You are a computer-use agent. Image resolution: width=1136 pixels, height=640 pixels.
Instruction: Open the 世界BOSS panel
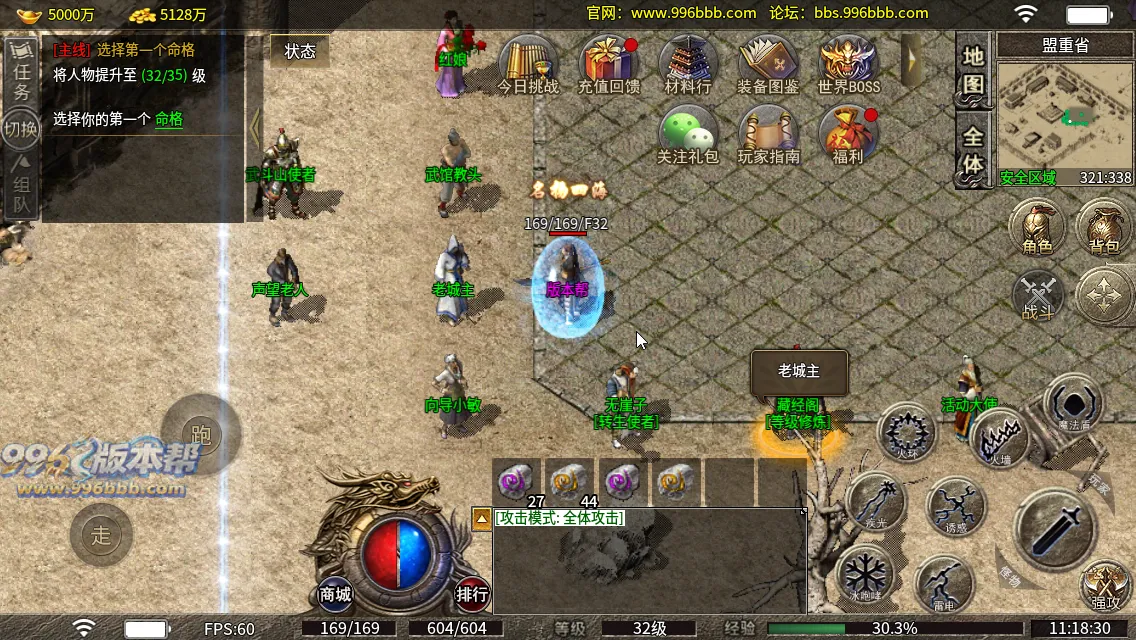(848, 64)
